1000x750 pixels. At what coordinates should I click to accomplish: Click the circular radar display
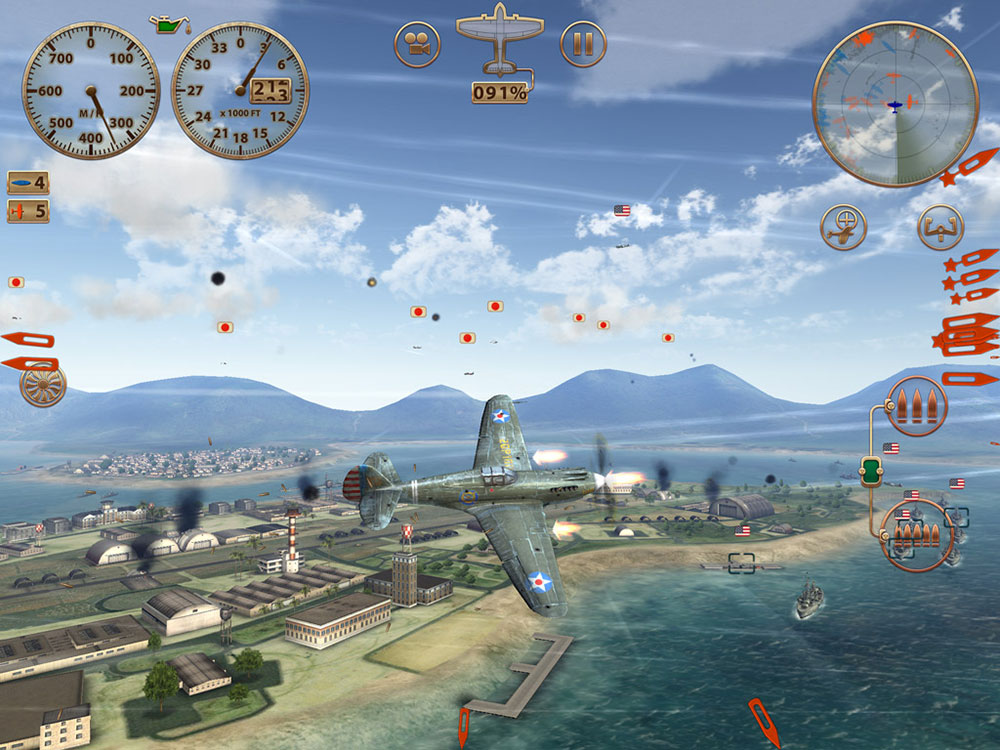point(894,104)
